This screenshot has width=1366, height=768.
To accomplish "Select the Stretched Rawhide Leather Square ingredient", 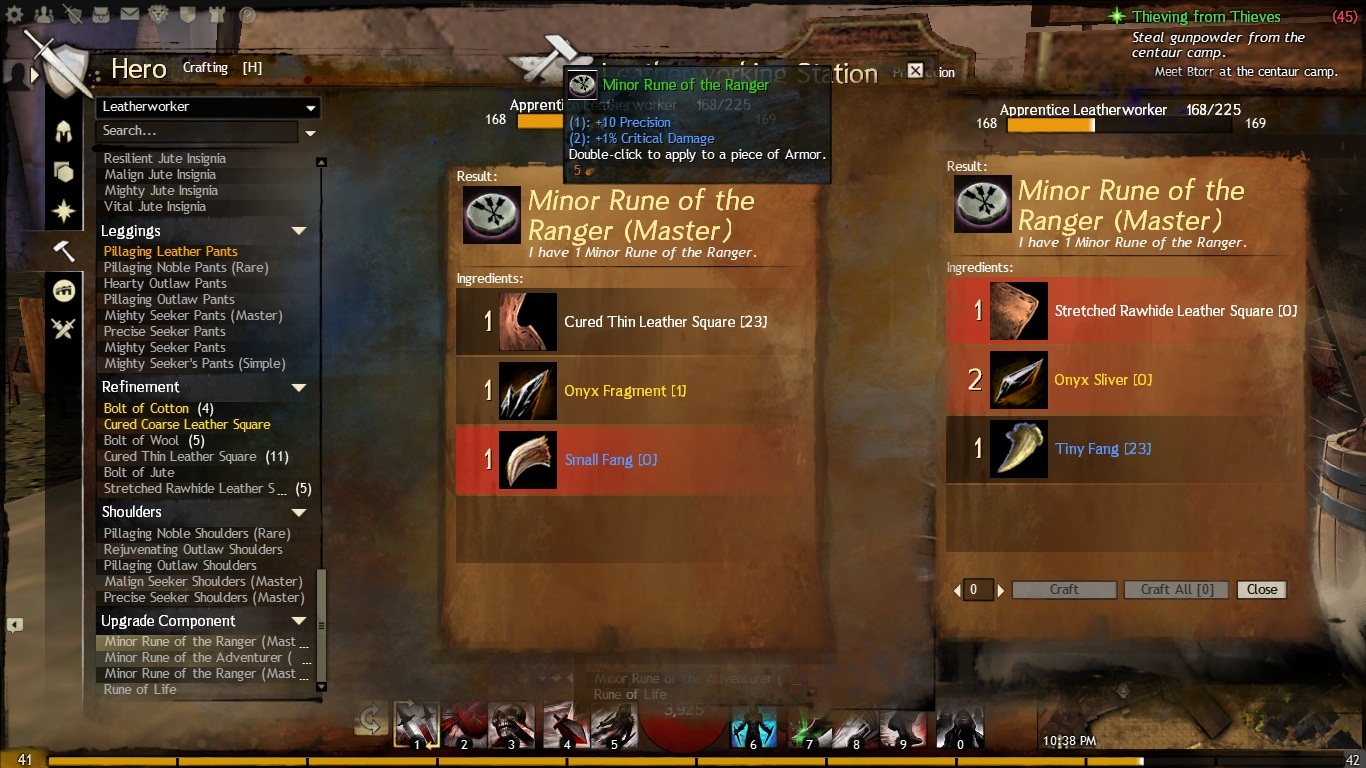I will click(x=1126, y=311).
